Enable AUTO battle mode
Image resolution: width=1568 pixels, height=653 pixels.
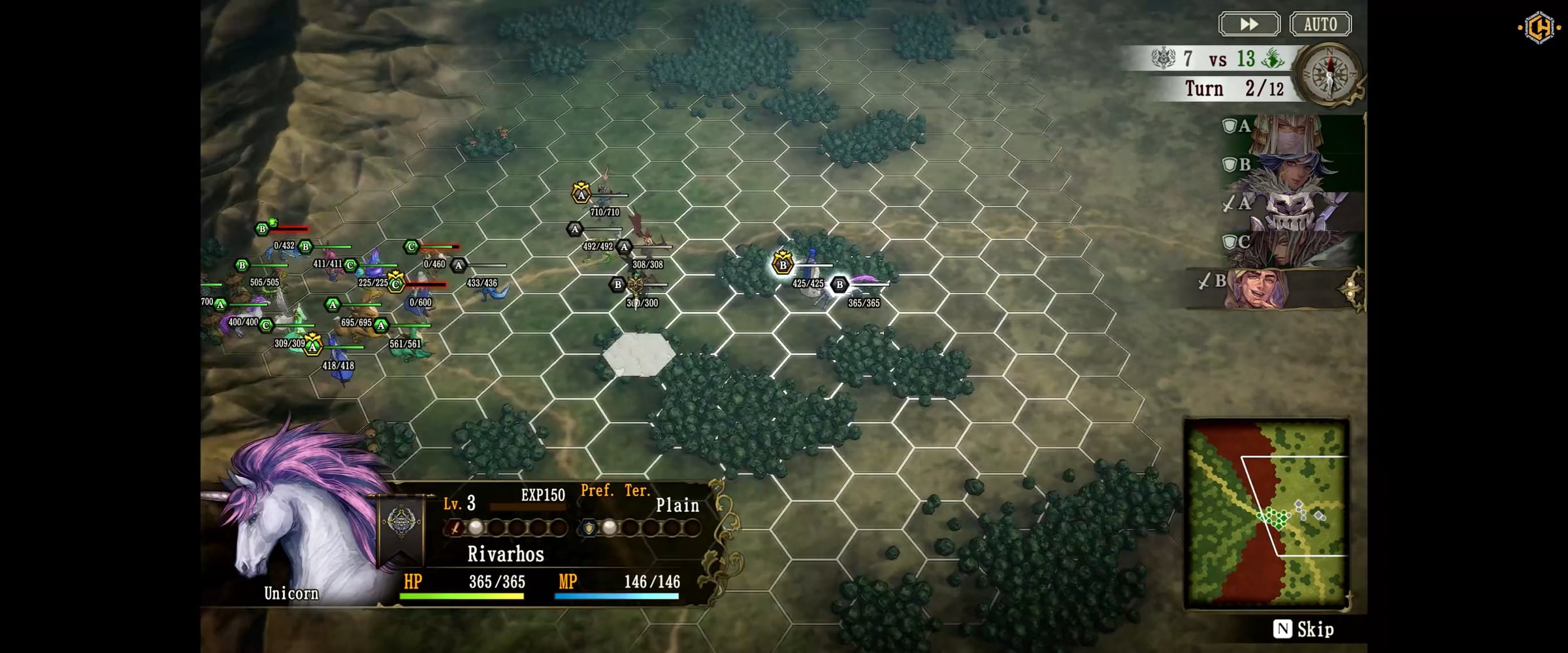[1320, 24]
